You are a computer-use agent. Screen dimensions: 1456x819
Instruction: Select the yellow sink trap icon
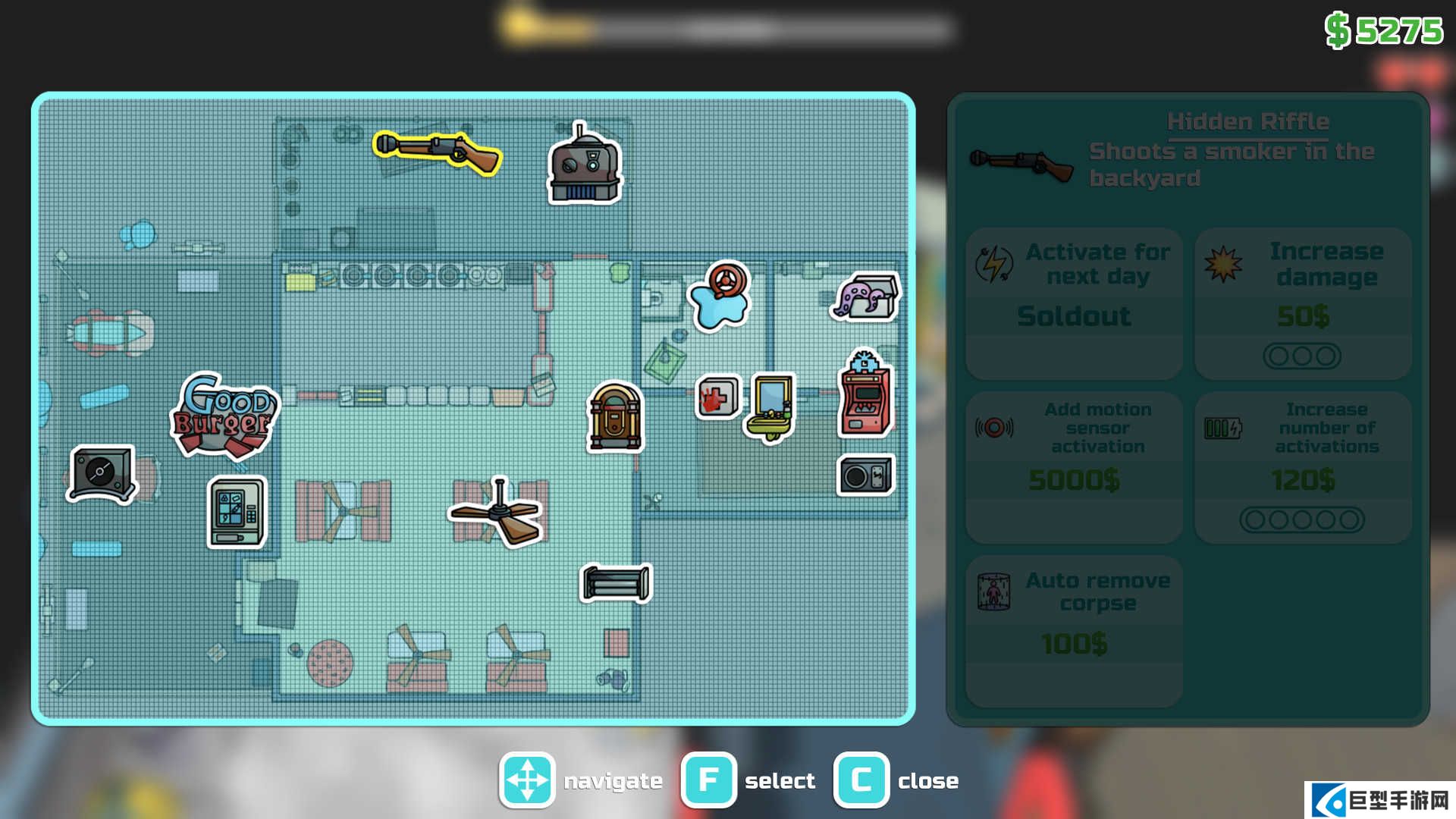point(772,406)
